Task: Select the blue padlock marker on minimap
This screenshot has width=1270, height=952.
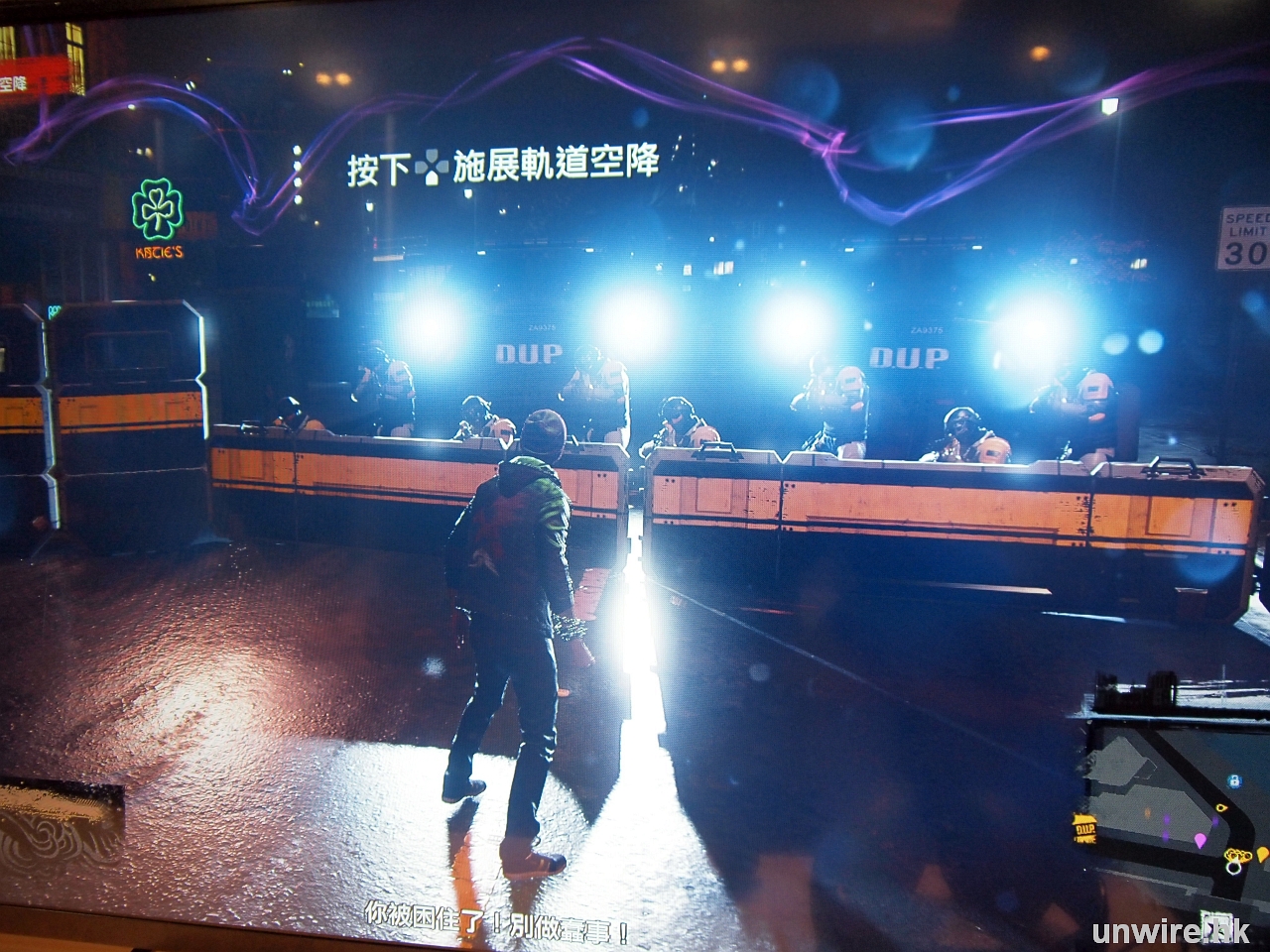Action: pos(1233,781)
